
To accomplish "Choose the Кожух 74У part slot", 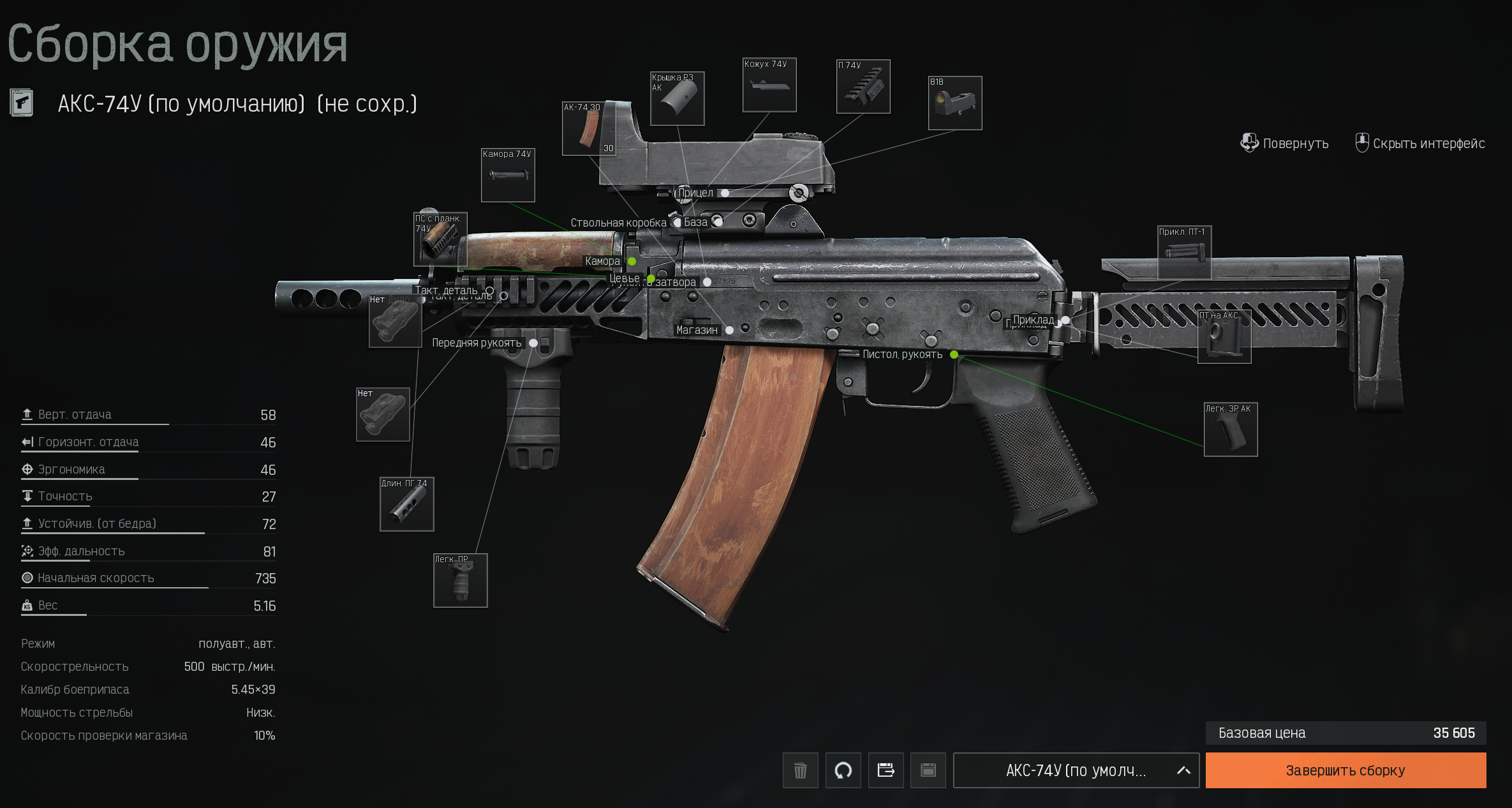I will [769, 85].
